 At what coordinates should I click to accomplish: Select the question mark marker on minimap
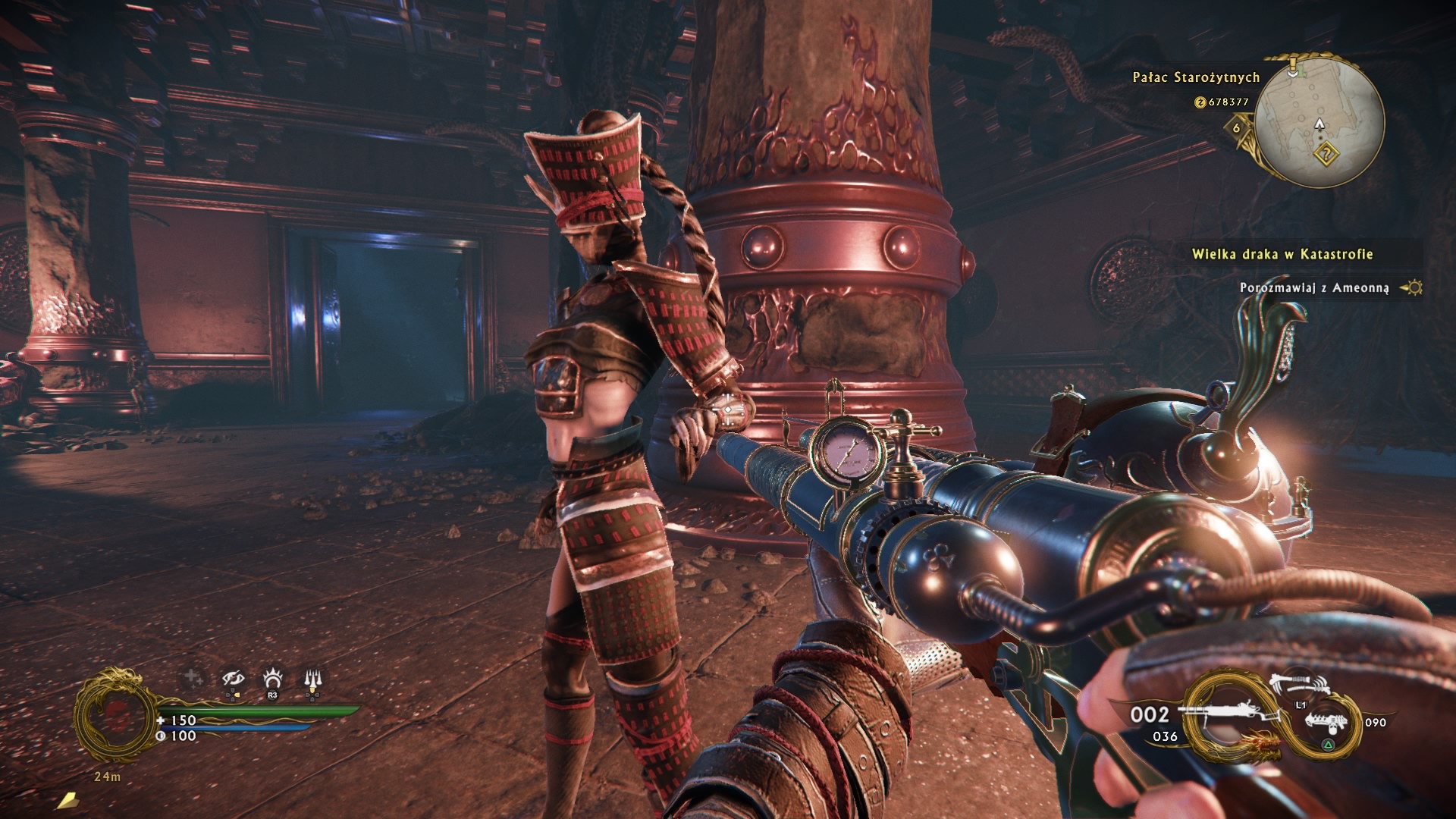coord(1326,155)
